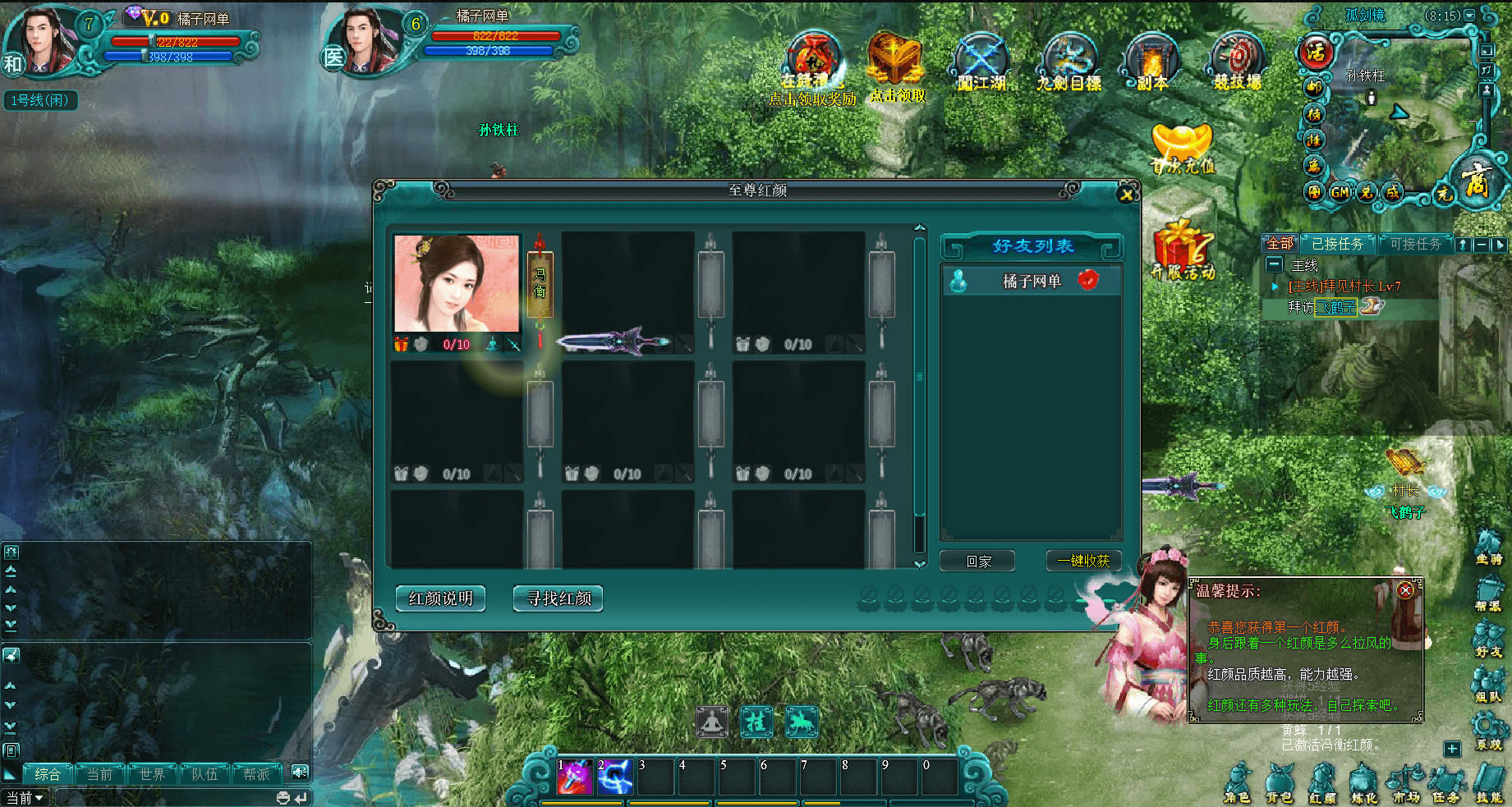Open the 背包 bag icon
The image size is (1512, 807).
tap(1279, 782)
